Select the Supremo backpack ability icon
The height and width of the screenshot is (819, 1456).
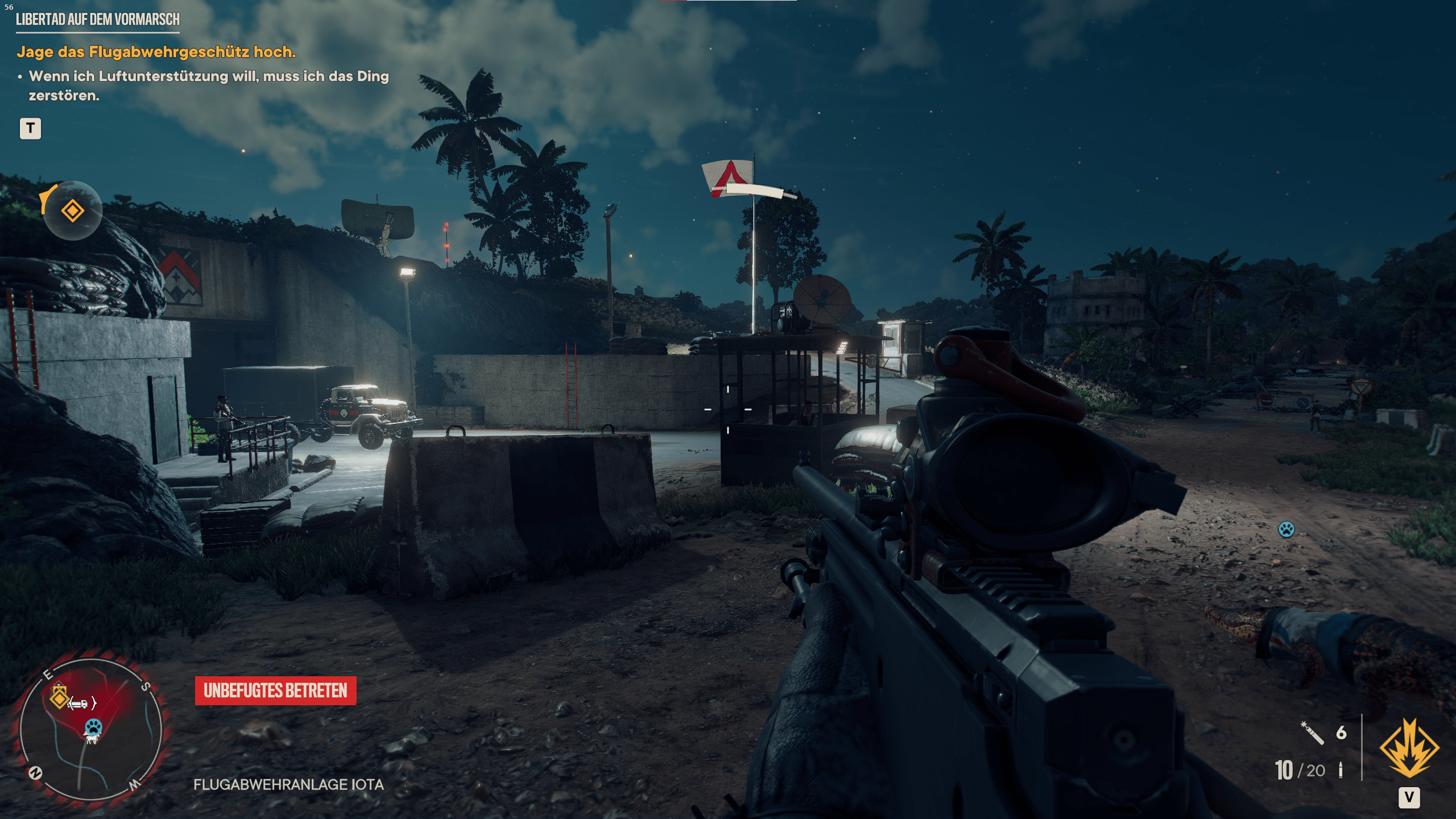pos(1409,747)
